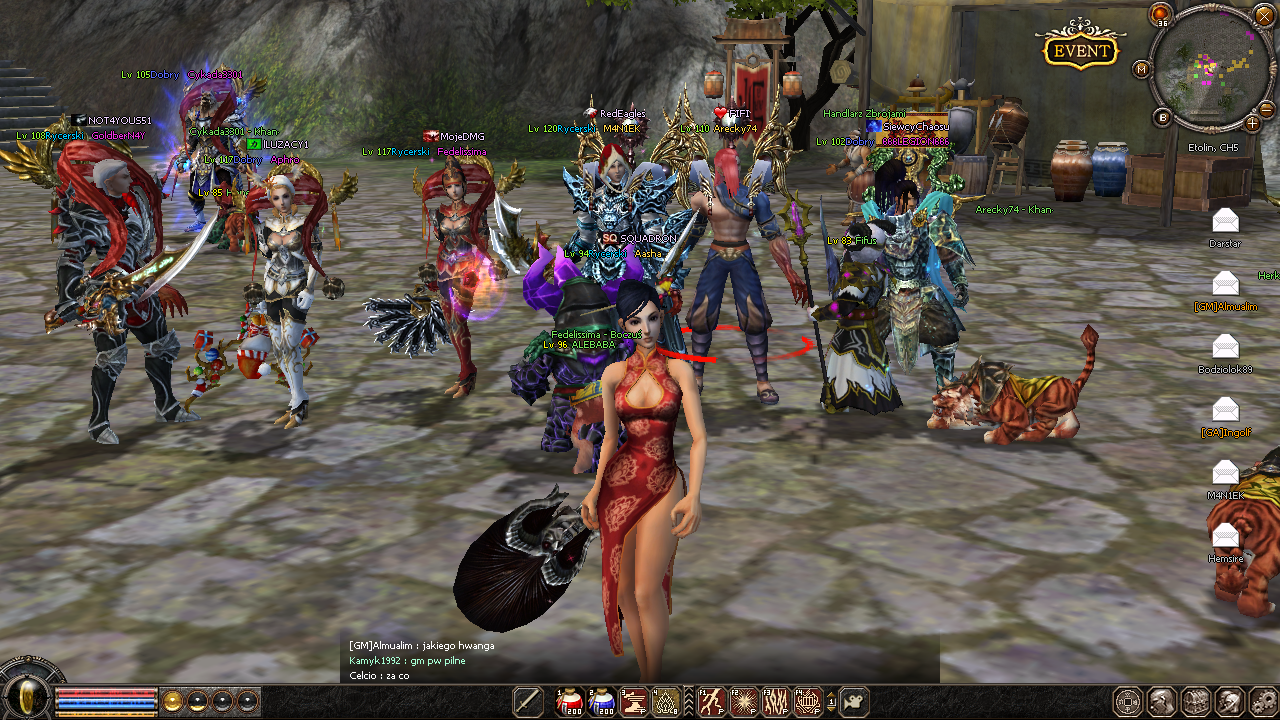This screenshot has height=720, width=1280.
Task: Click the minimap's B button
Action: [1162, 117]
